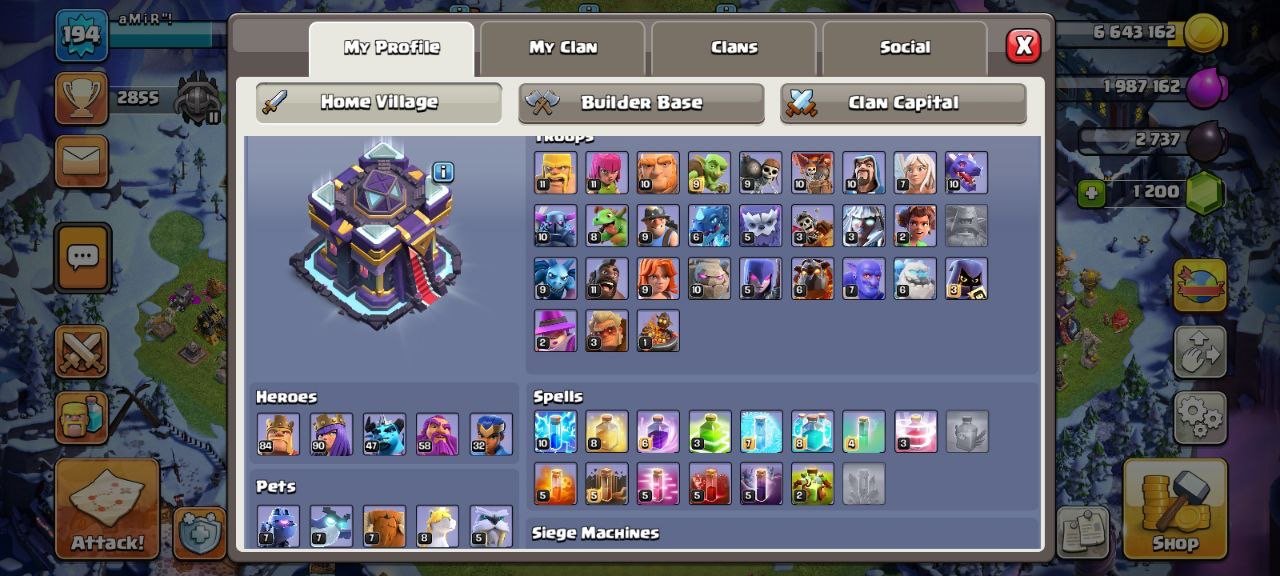This screenshot has width=1280, height=576.
Task: View the Clan Capital profile
Action: [x=903, y=102]
